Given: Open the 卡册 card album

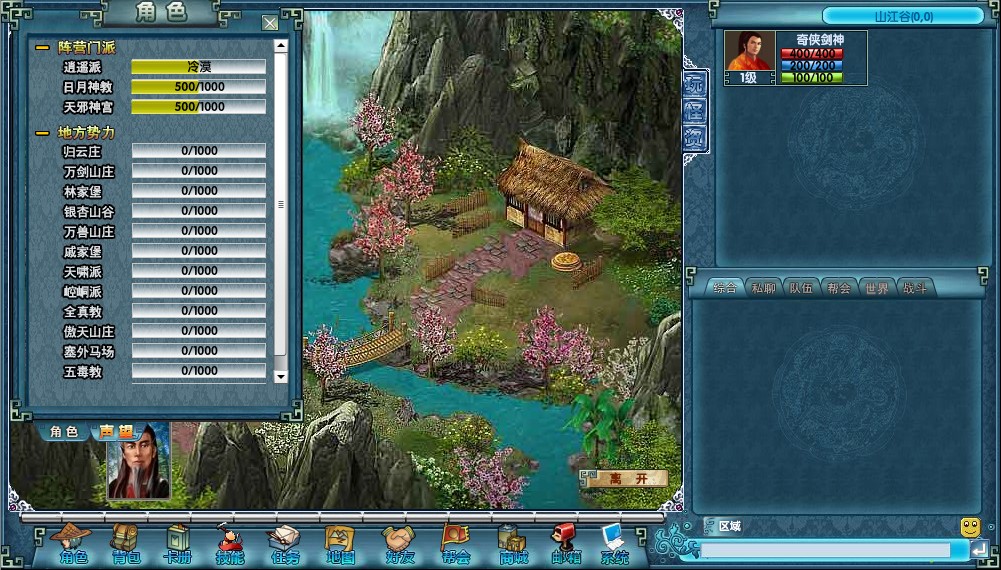Looking at the screenshot, I should [178, 545].
